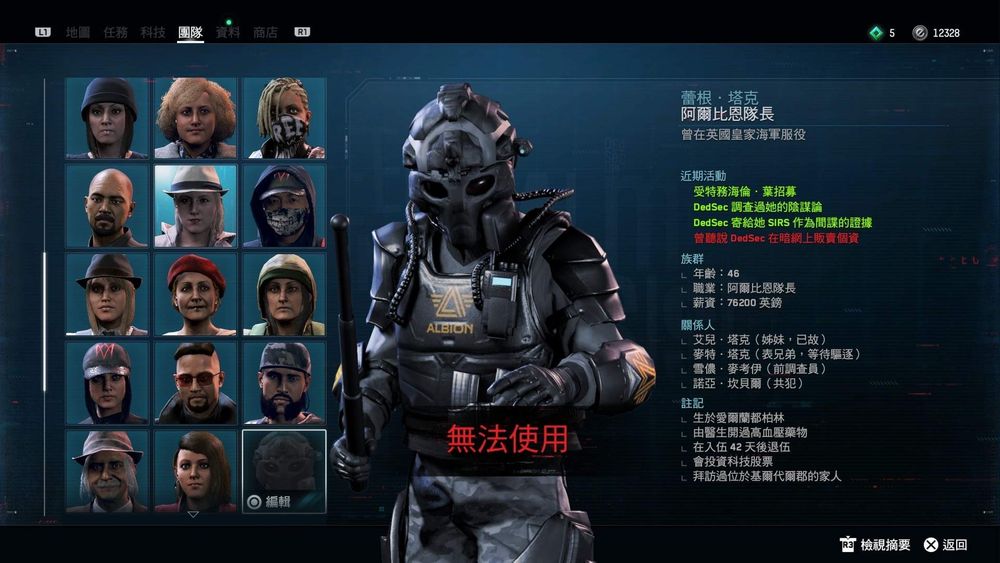This screenshot has height=563, width=1000.
Task: Select the operative wearing a black beanie
Action: pyautogui.click(x=107, y=118)
